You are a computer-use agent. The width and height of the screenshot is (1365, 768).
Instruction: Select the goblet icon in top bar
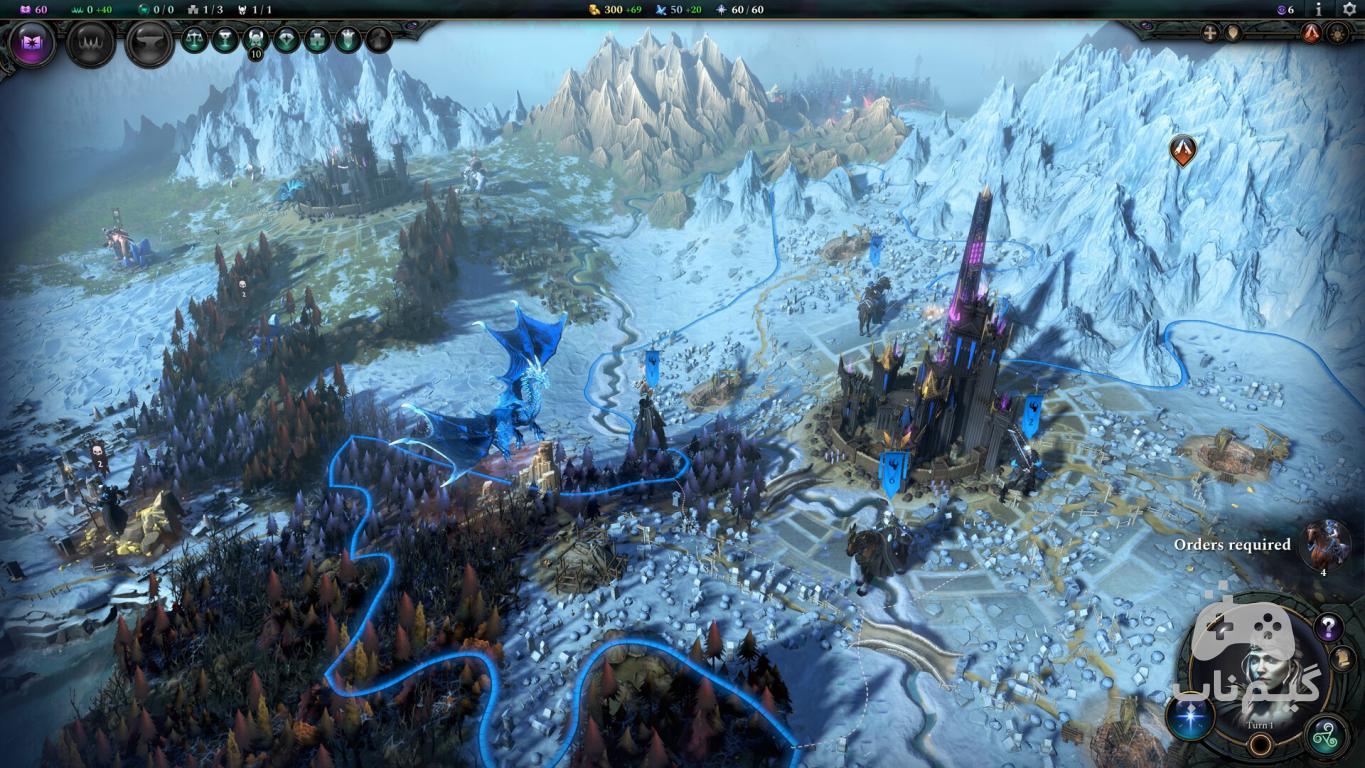pyautogui.click(x=225, y=40)
